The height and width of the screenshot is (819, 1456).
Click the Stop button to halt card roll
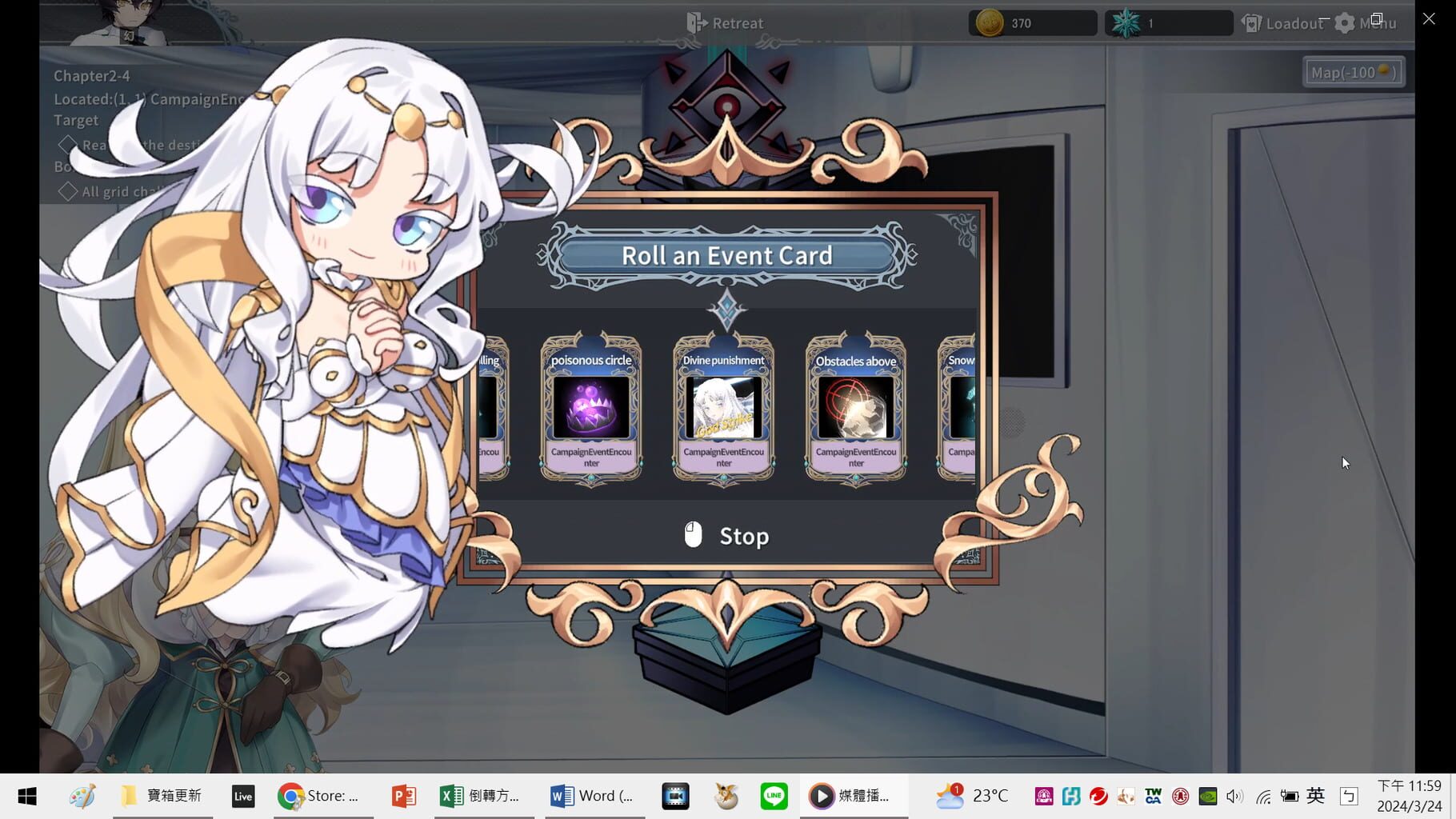point(742,535)
